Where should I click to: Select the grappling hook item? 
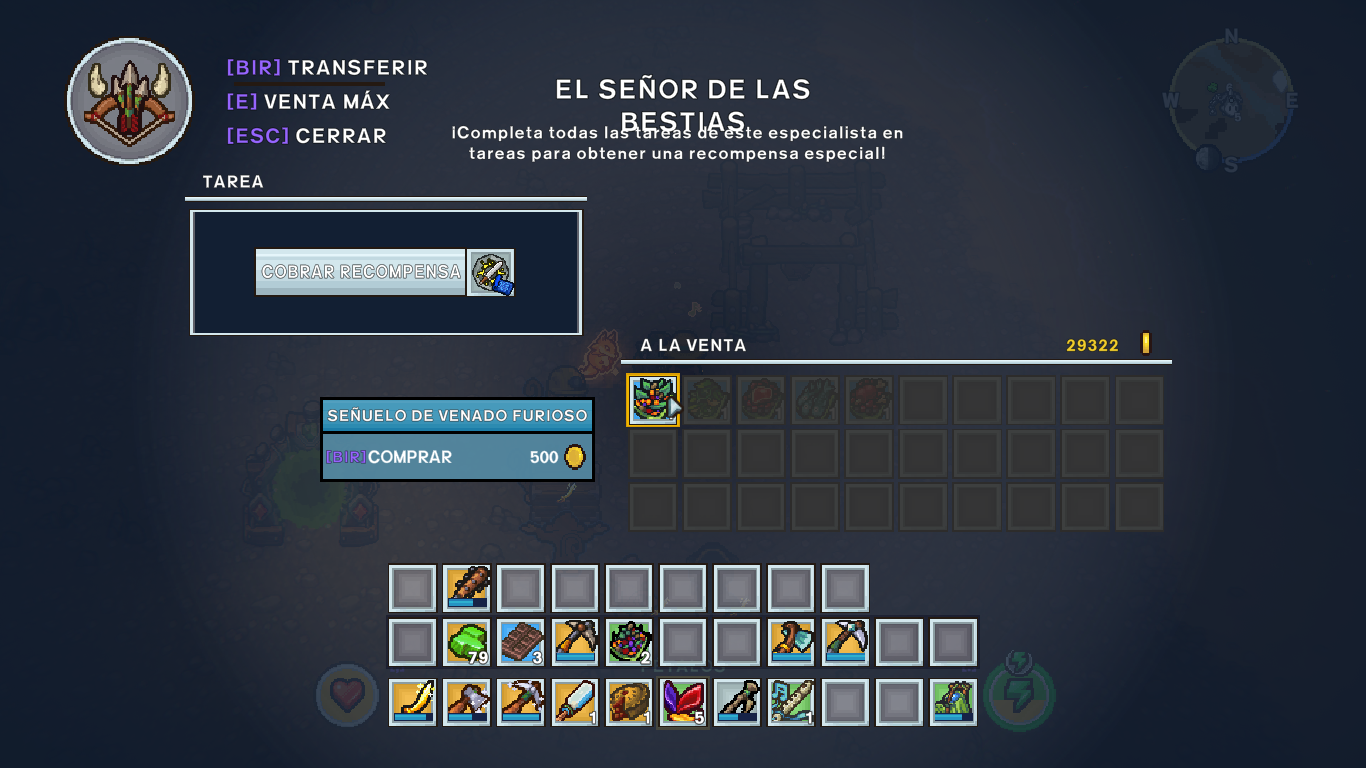[737, 700]
